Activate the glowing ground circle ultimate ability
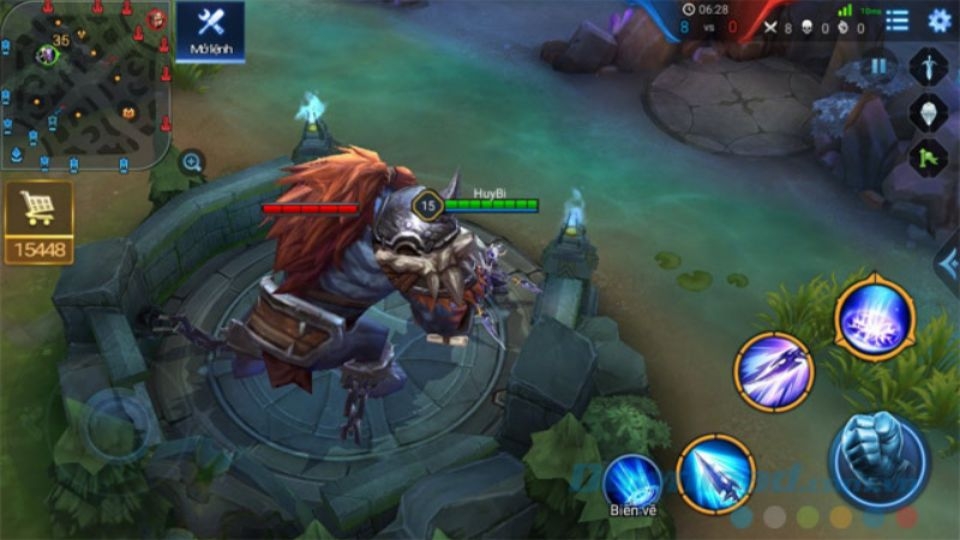 coord(874,318)
